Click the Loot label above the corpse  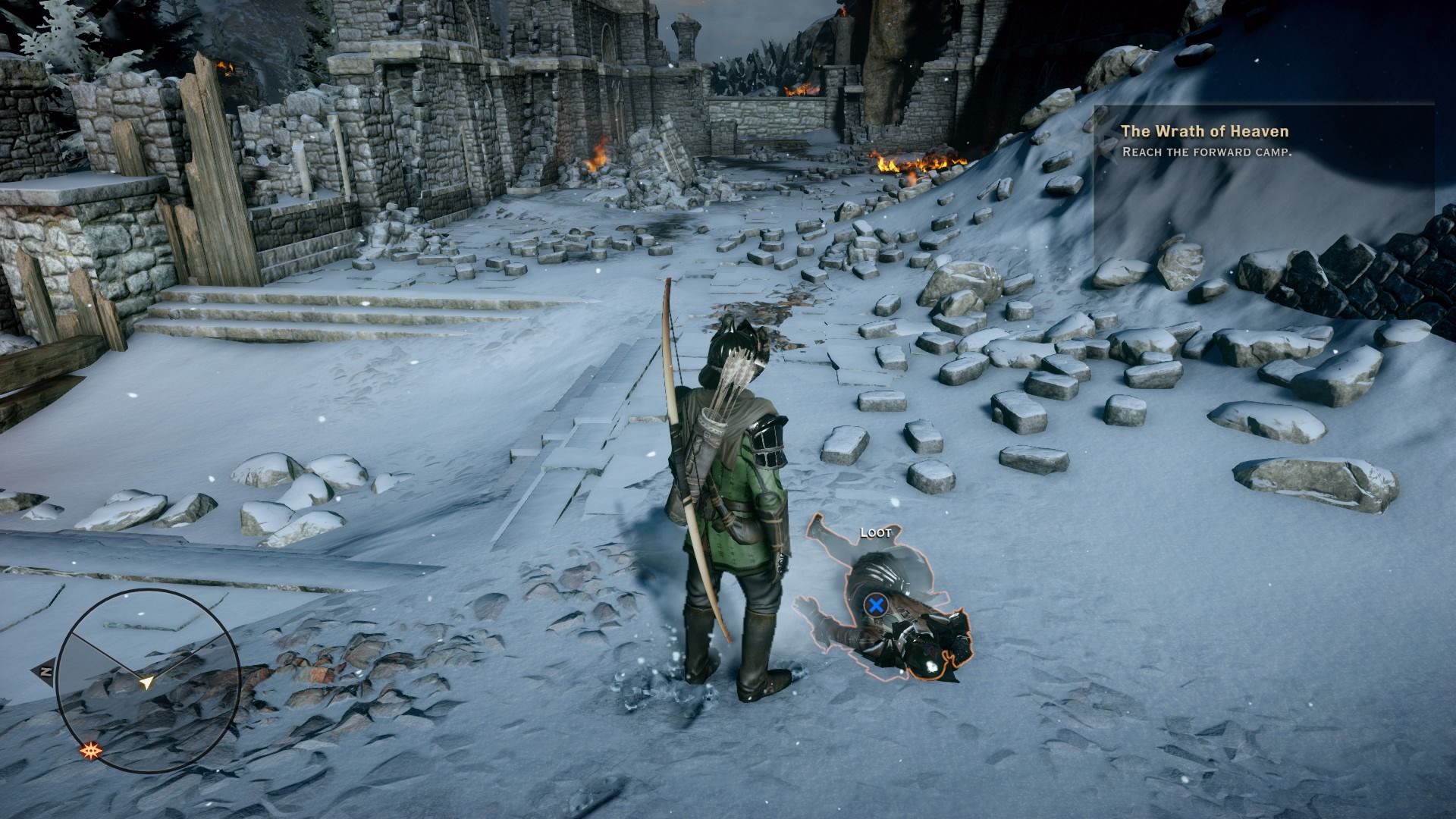pyautogui.click(x=875, y=532)
